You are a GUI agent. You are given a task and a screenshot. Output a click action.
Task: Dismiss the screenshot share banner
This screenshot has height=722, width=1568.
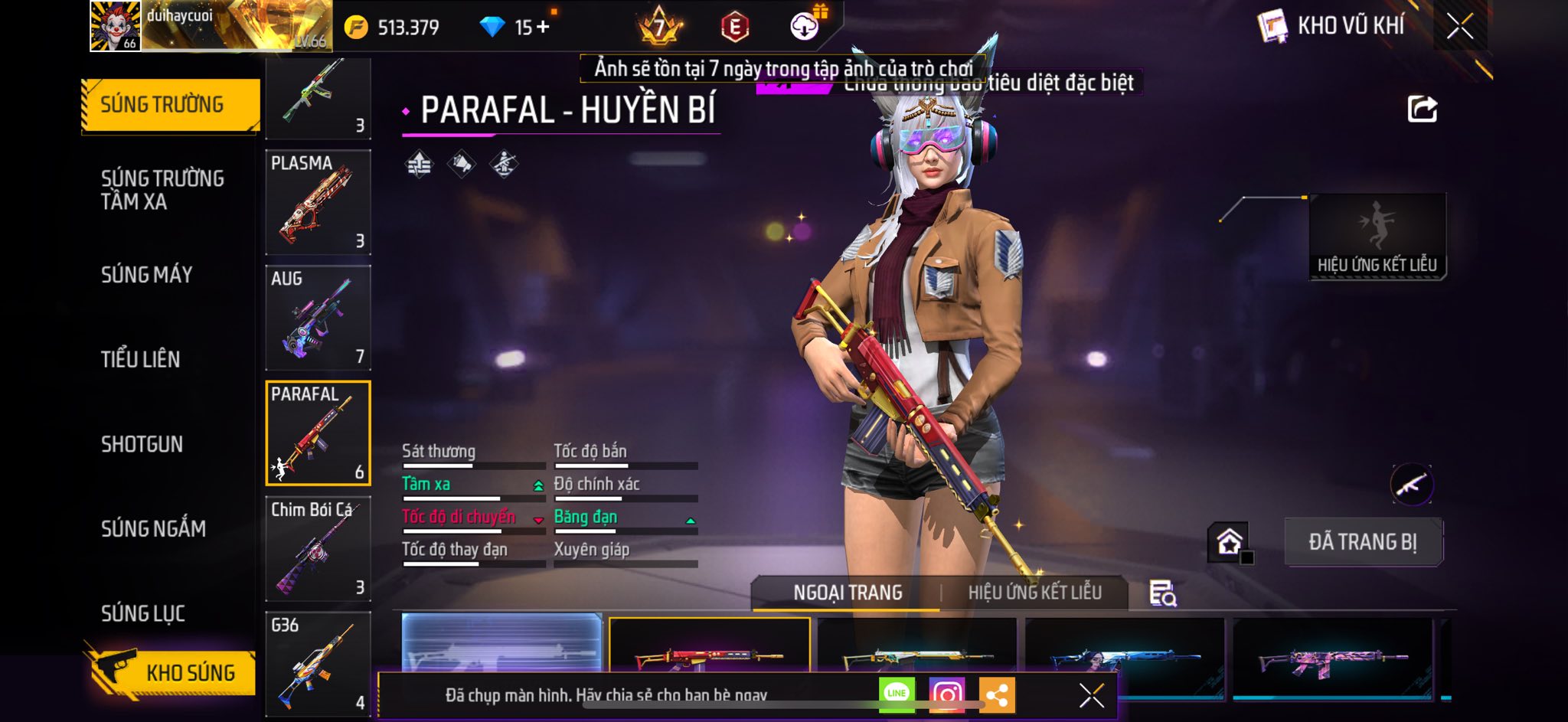click(x=1091, y=695)
